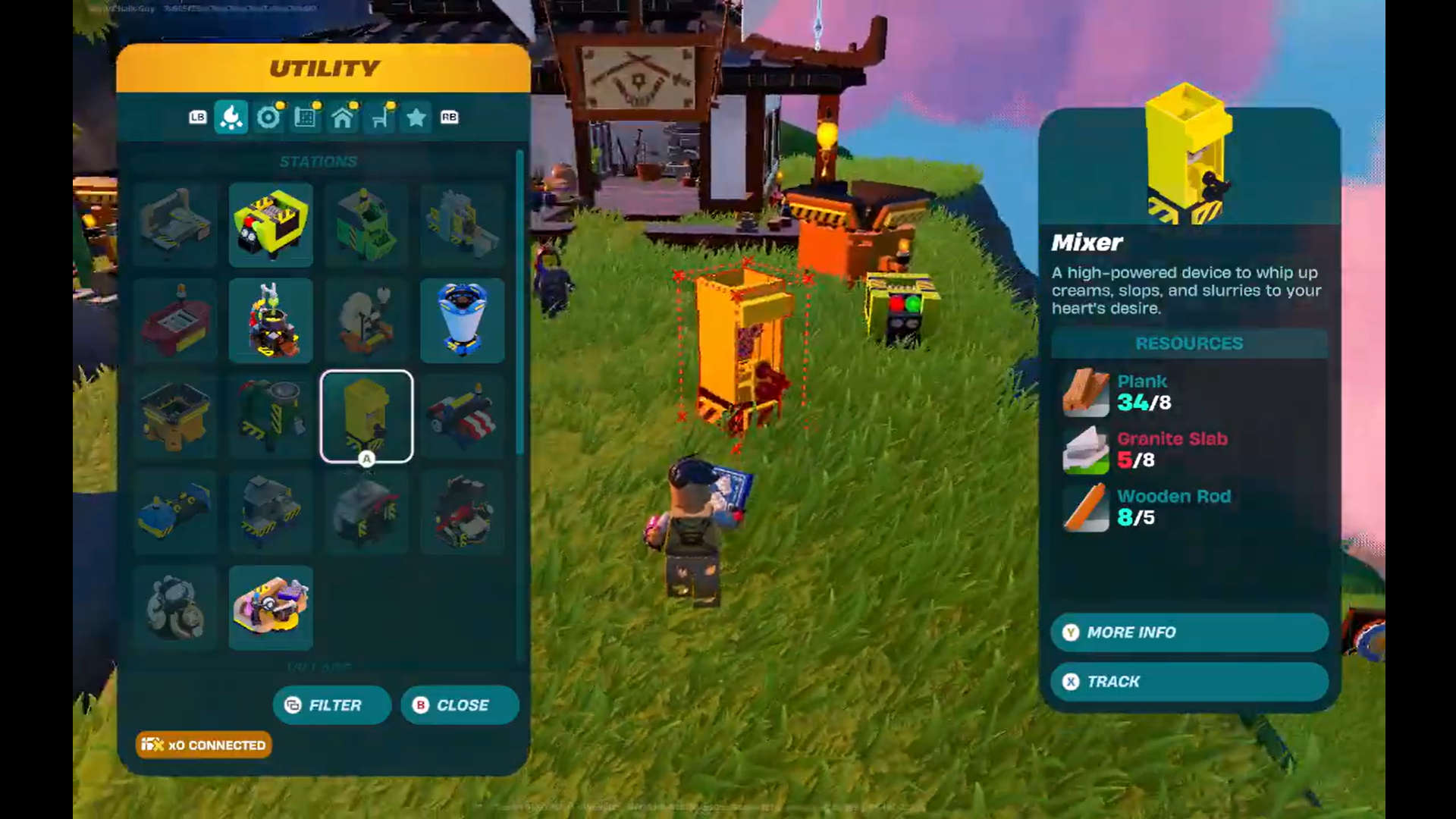Open the Filter options

click(x=332, y=705)
